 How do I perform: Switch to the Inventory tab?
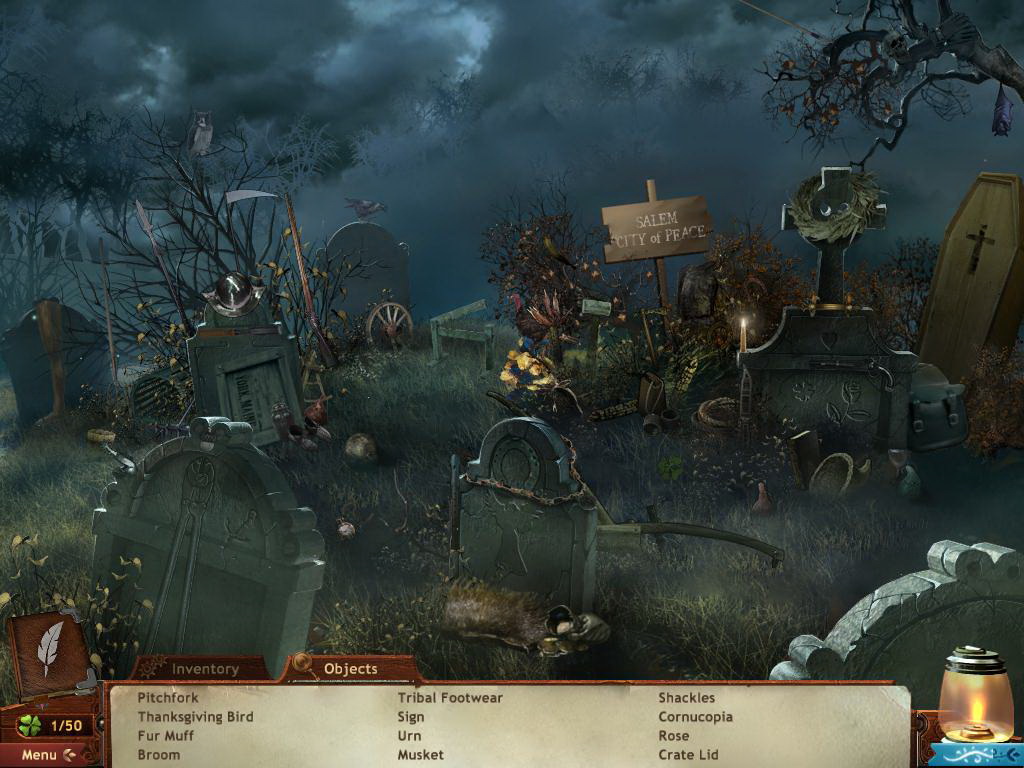point(205,669)
